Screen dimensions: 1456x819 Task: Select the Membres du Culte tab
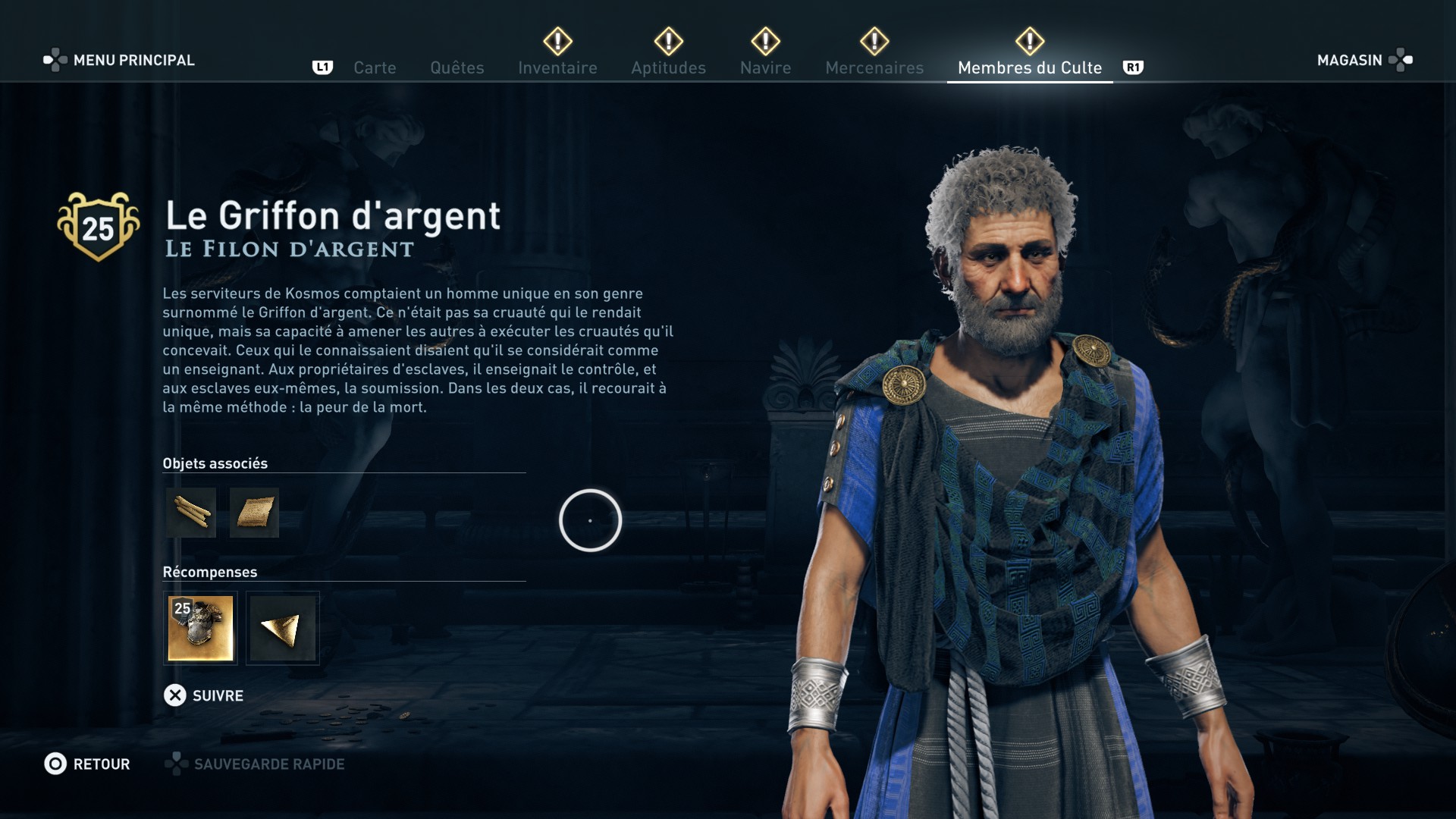1029,67
